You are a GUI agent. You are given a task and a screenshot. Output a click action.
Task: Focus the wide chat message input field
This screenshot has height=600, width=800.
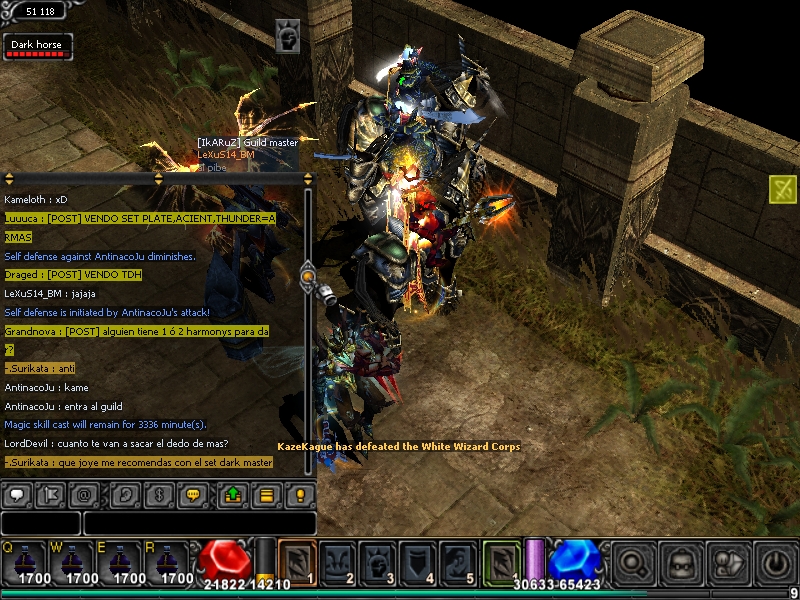click(200, 523)
